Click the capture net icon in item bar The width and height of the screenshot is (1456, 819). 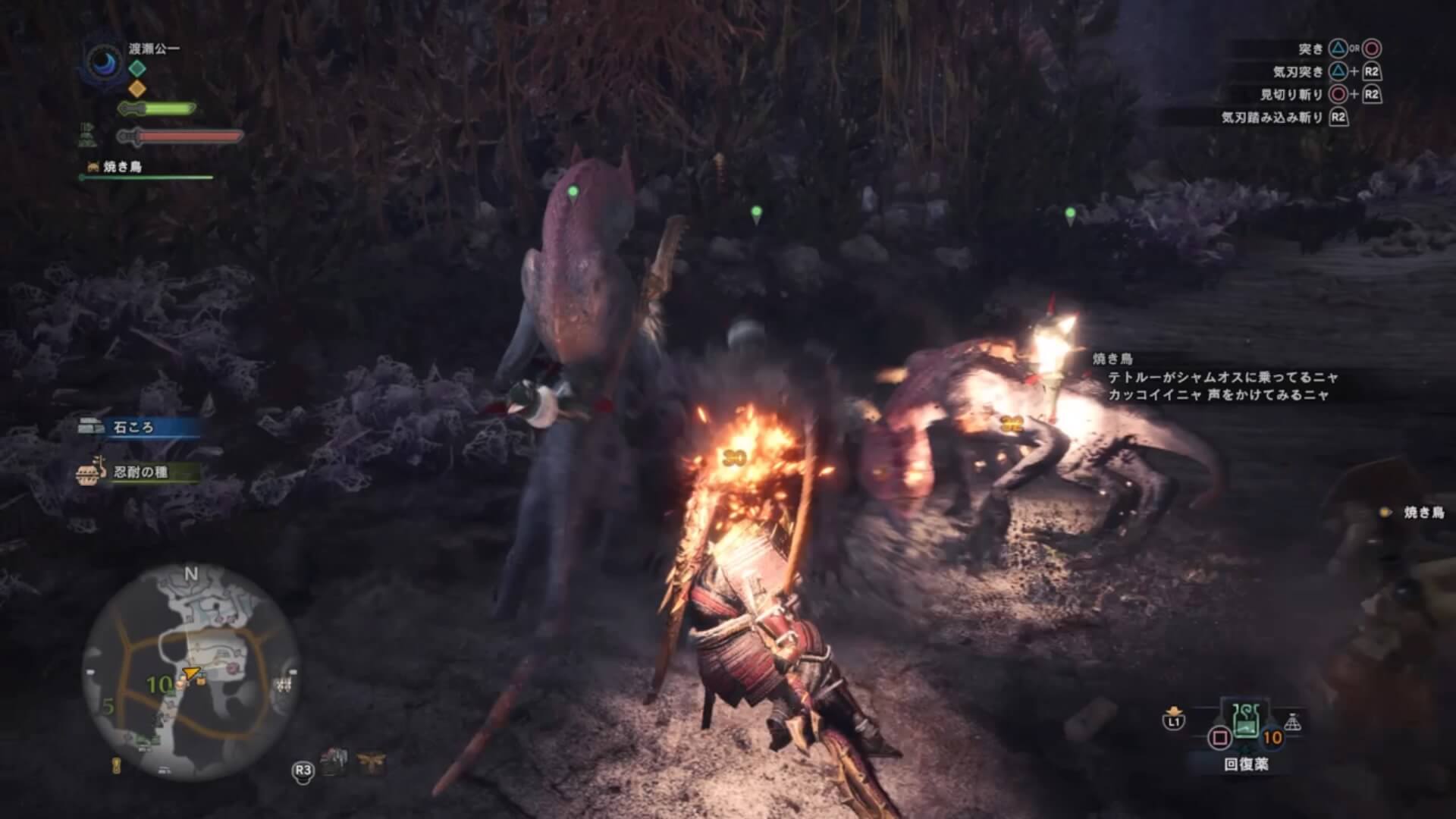point(1292,723)
